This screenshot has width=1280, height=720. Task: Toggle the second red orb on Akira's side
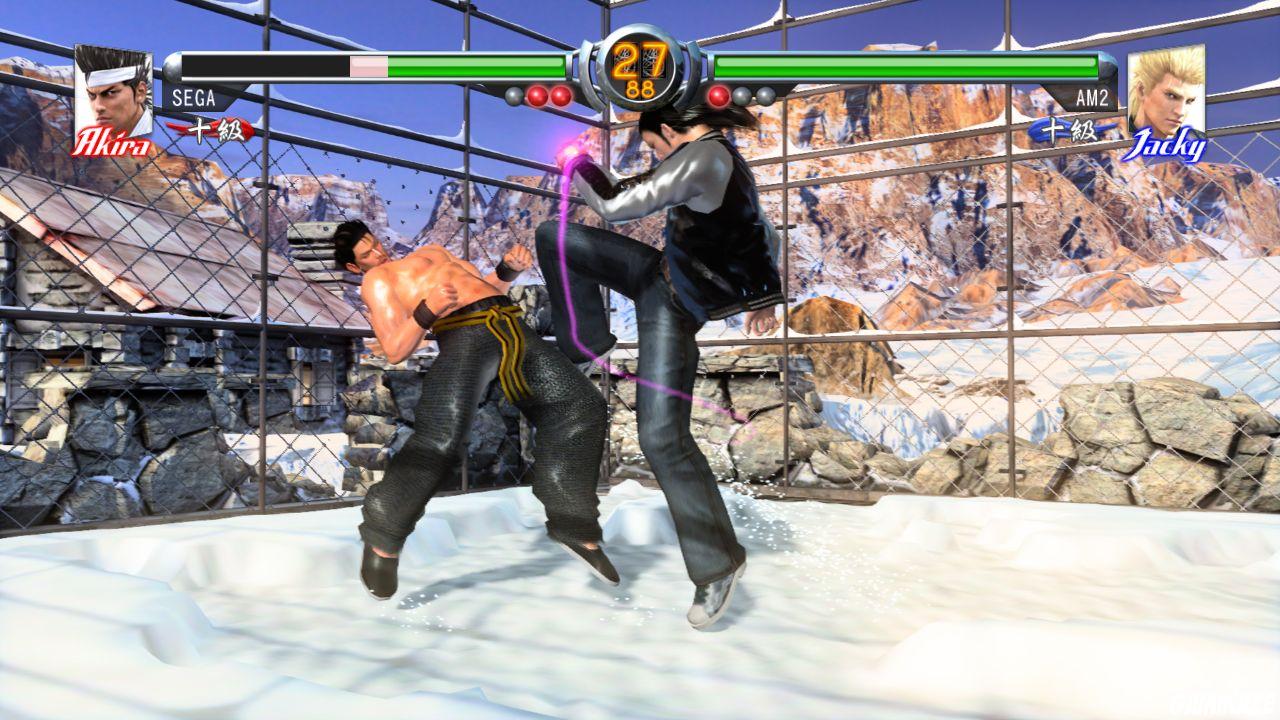tap(560, 95)
